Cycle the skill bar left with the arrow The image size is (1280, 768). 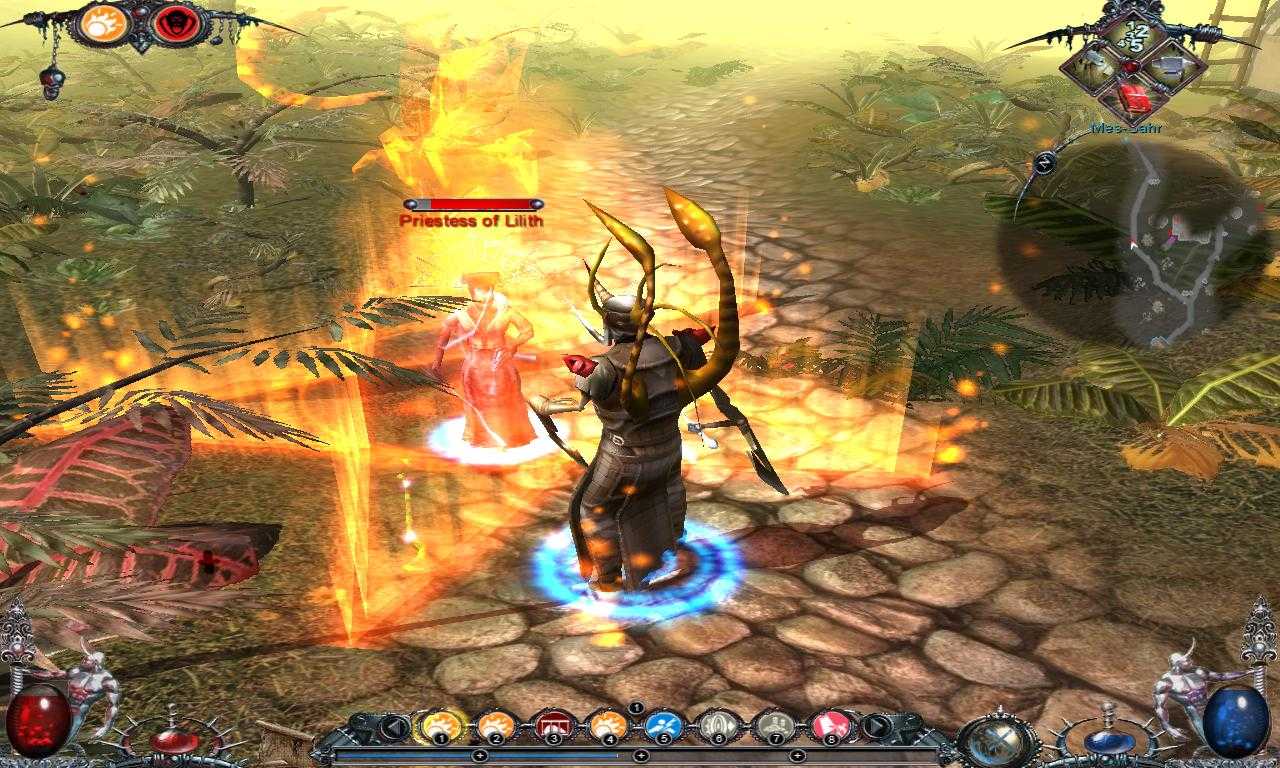coord(394,725)
